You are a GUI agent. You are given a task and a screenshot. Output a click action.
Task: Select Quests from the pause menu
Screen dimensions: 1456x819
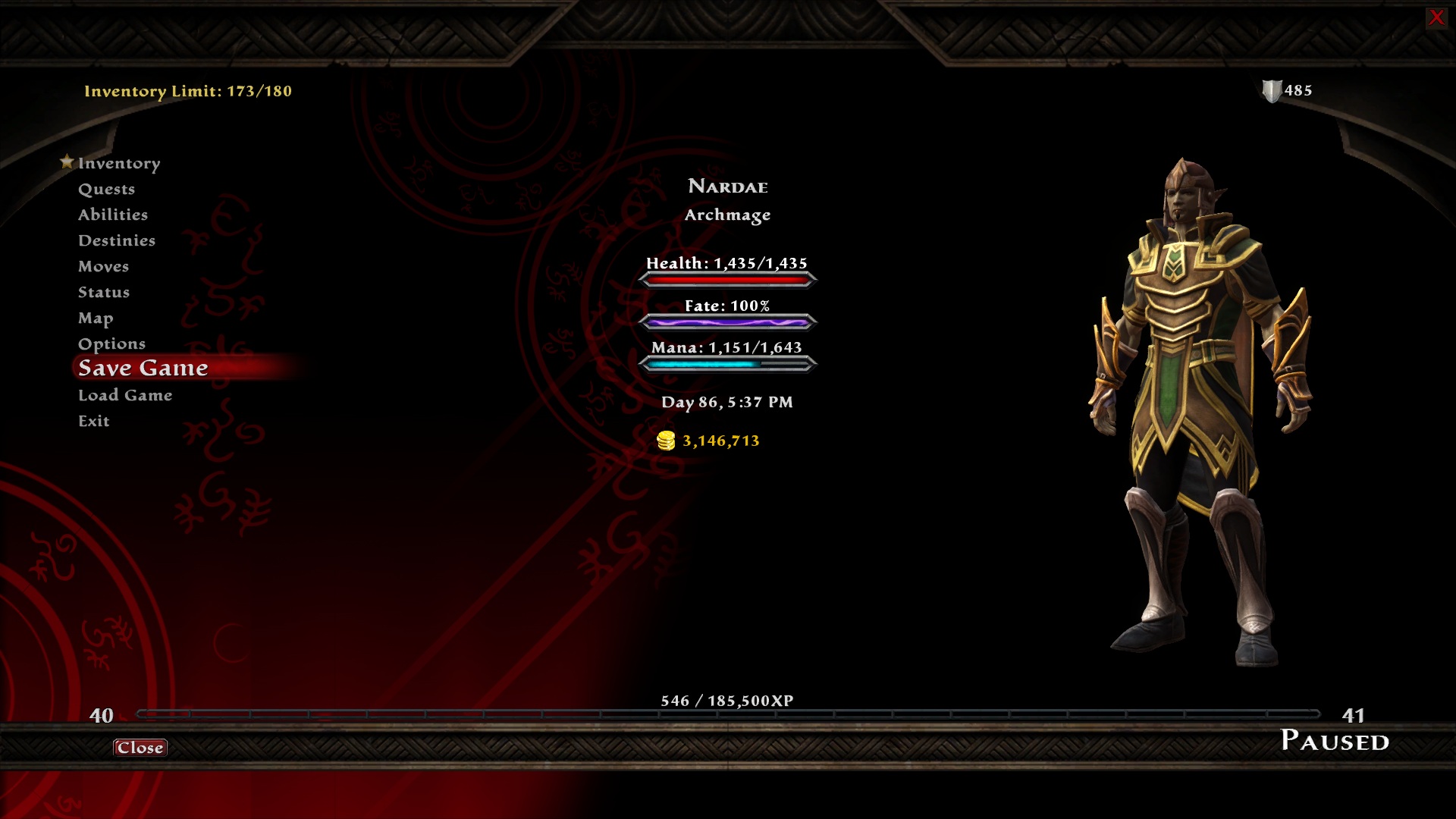(x=106, y=189)
